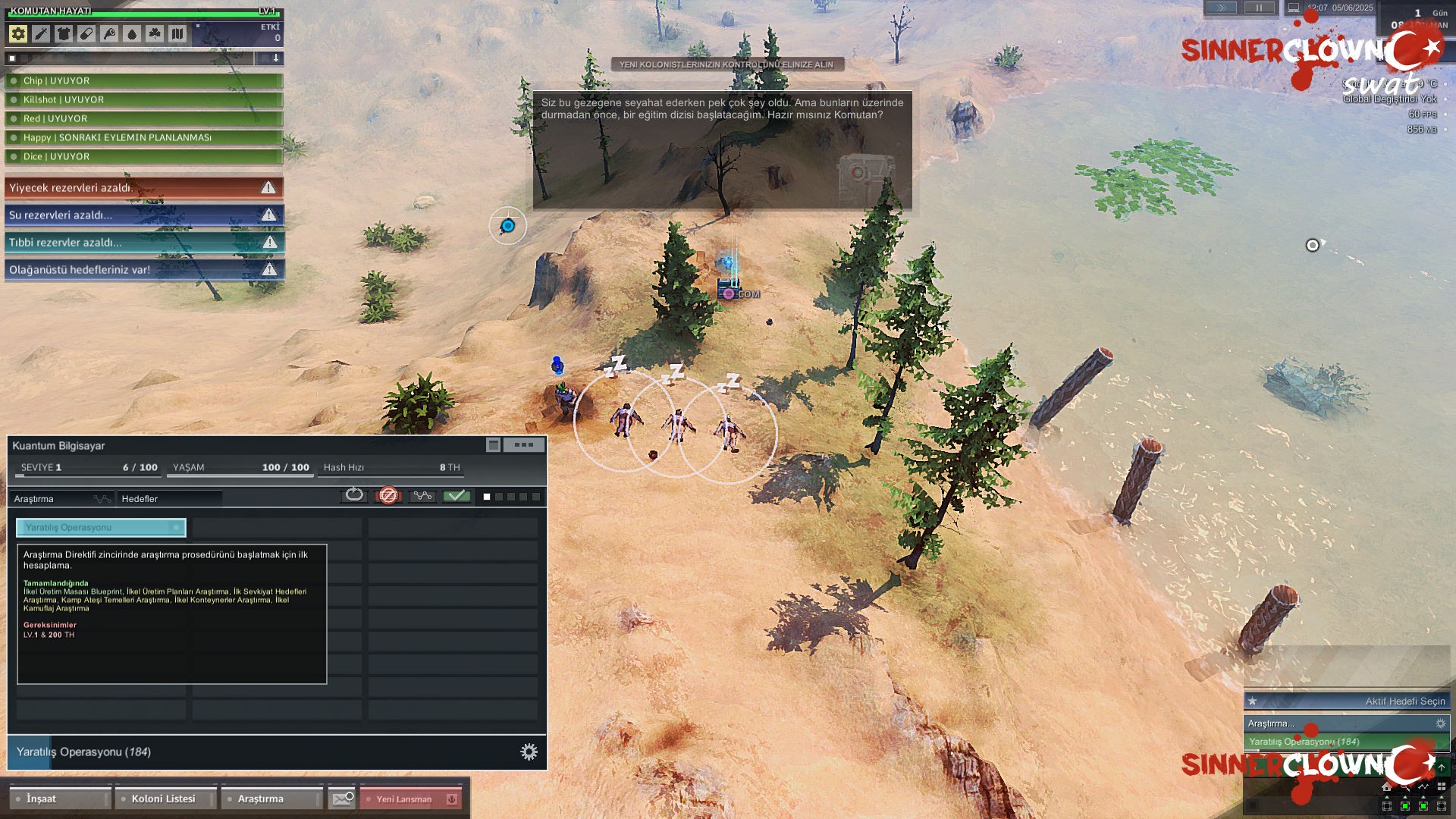Cancel research with the red prohibition icon
Screen dimensions: 1456x819
[388, 496]
